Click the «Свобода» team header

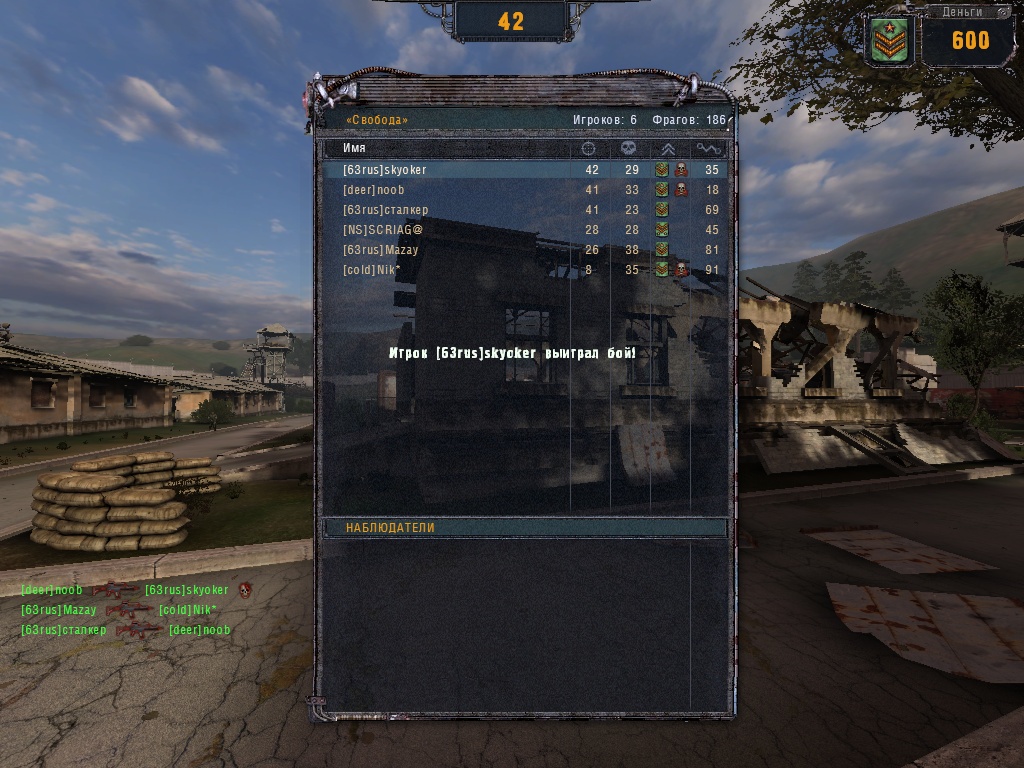click(x=377, y=120)
